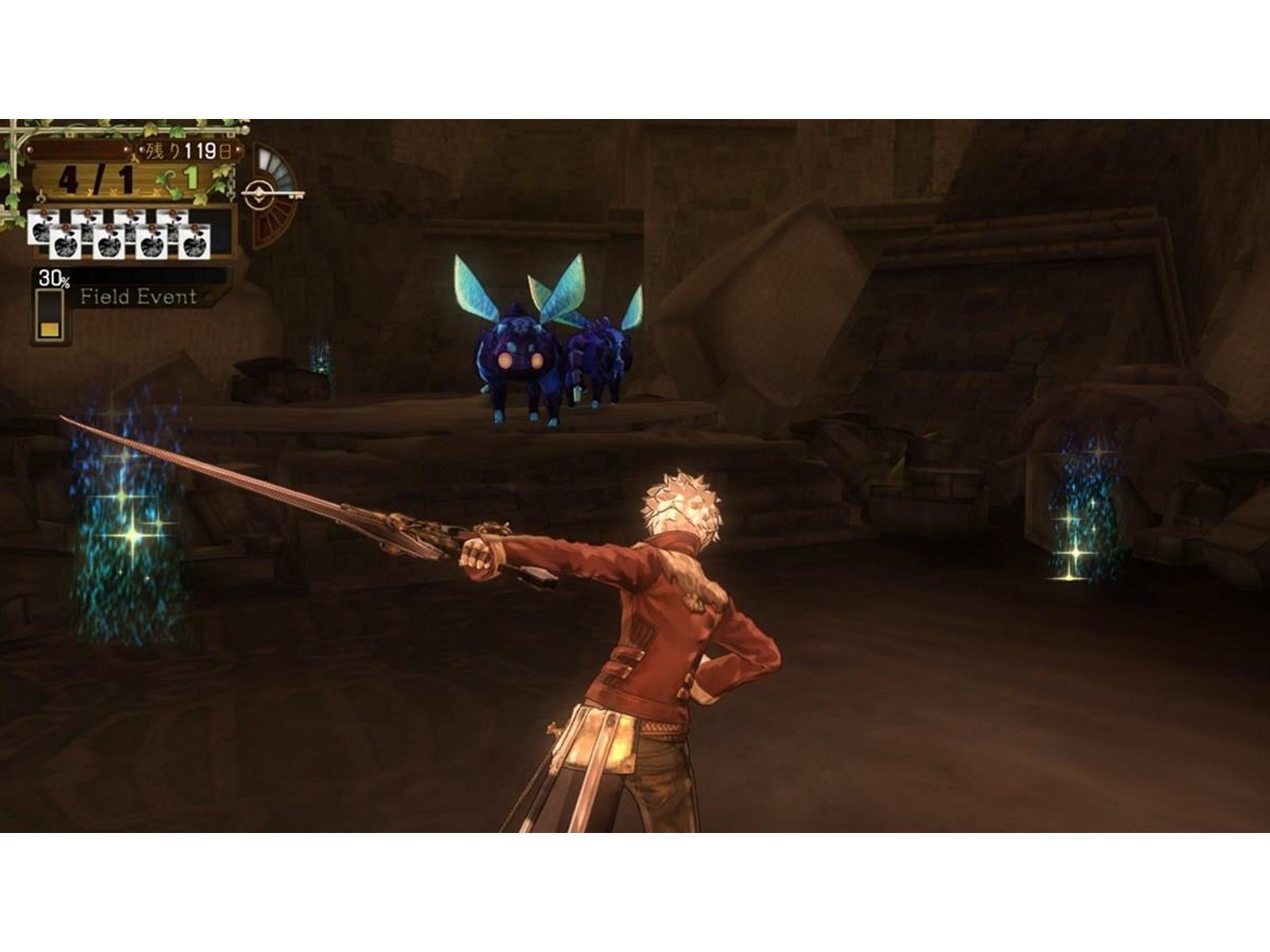
Task: Click the golden key compass emblem
Action: coord(260,194)
